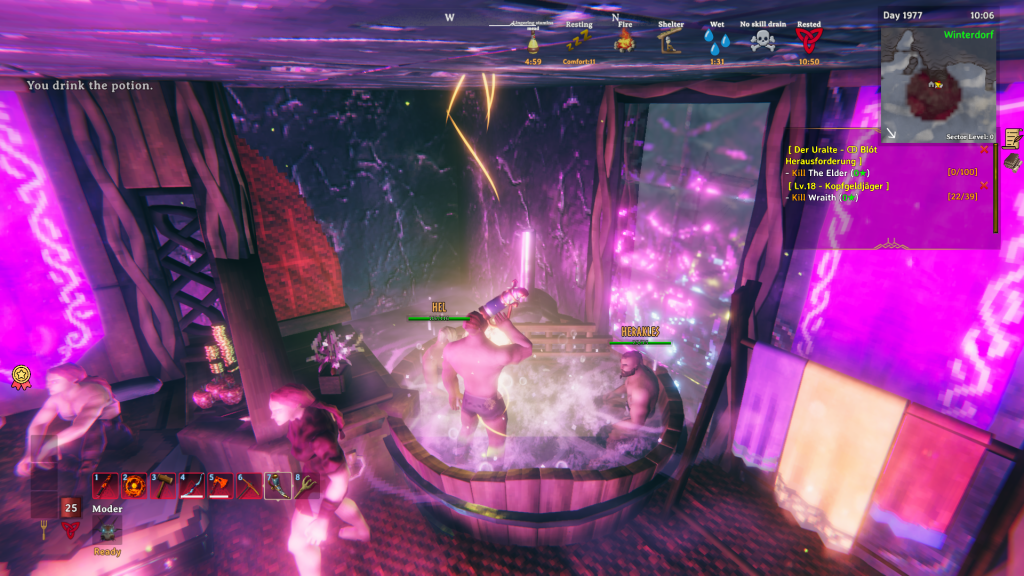The width and height of the screenshot is (1024, 576).
Task: Select the fiery orb in hotbar slot 2
Action: point(134,485)
